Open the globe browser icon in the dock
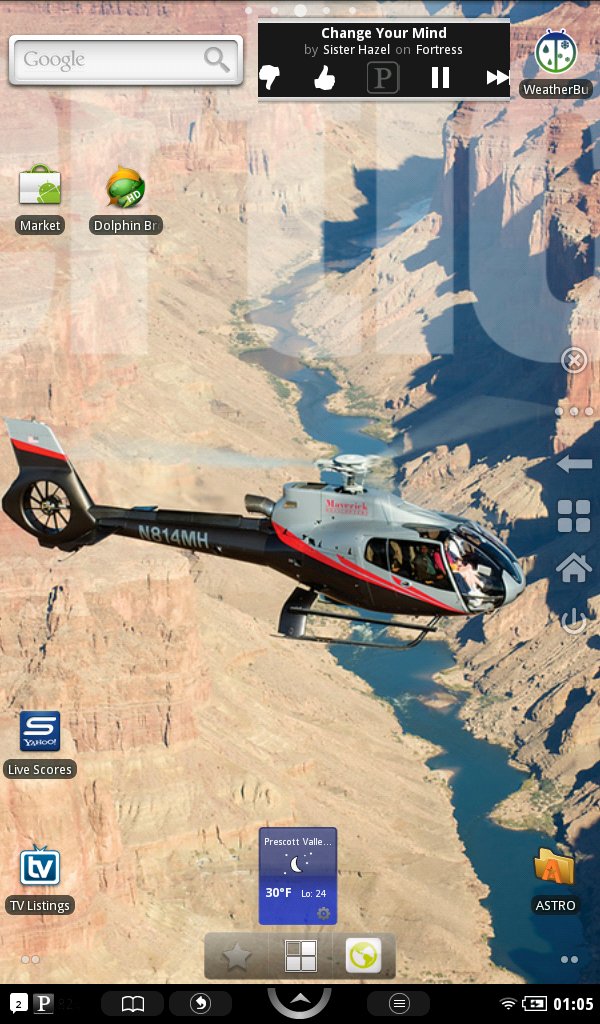 (363, 957)
